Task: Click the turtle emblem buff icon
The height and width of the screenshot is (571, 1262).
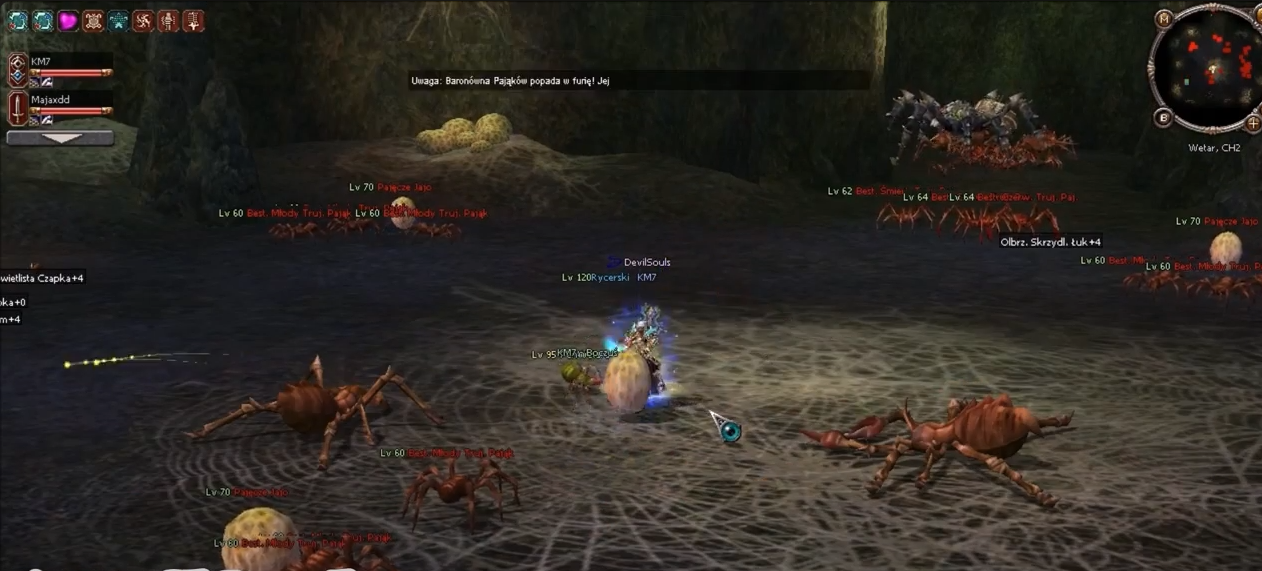Action: coord(93,20)
